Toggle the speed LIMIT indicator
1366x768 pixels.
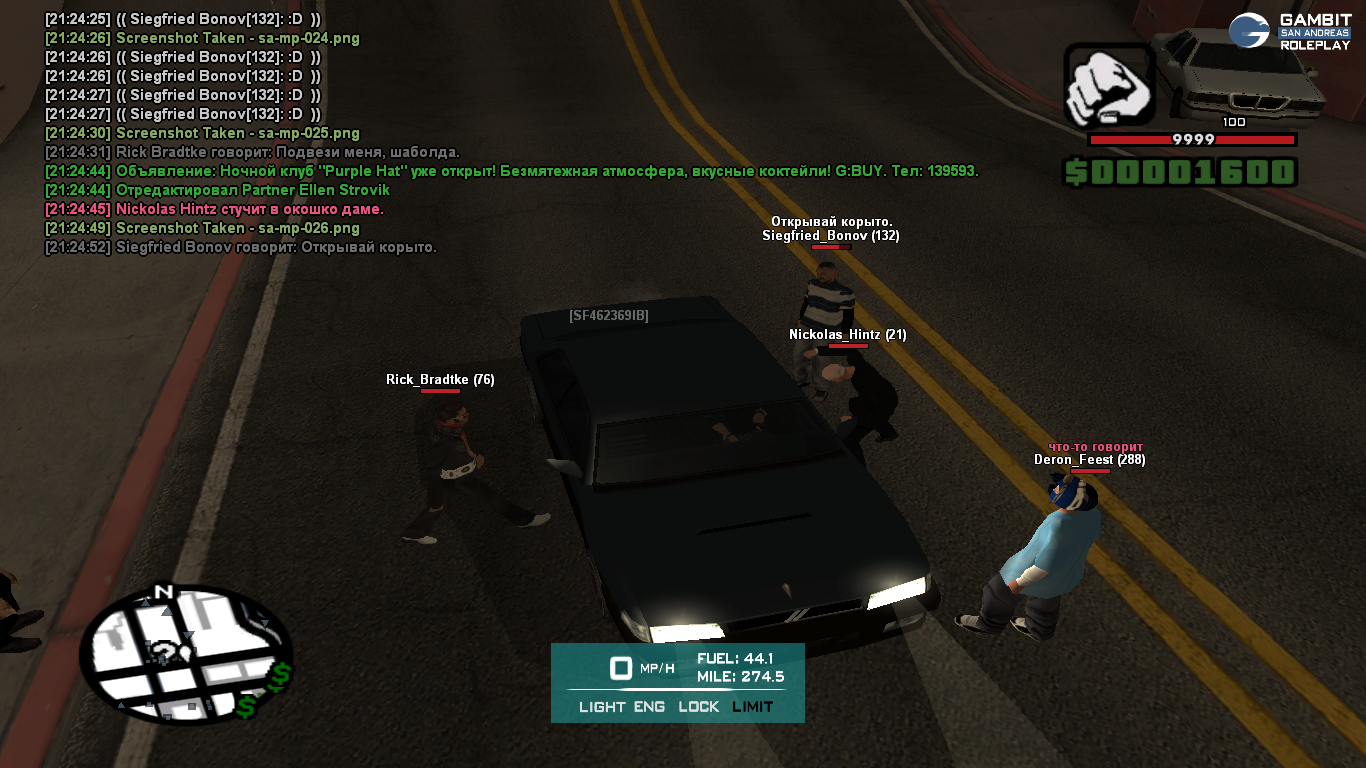click(752, 707)
